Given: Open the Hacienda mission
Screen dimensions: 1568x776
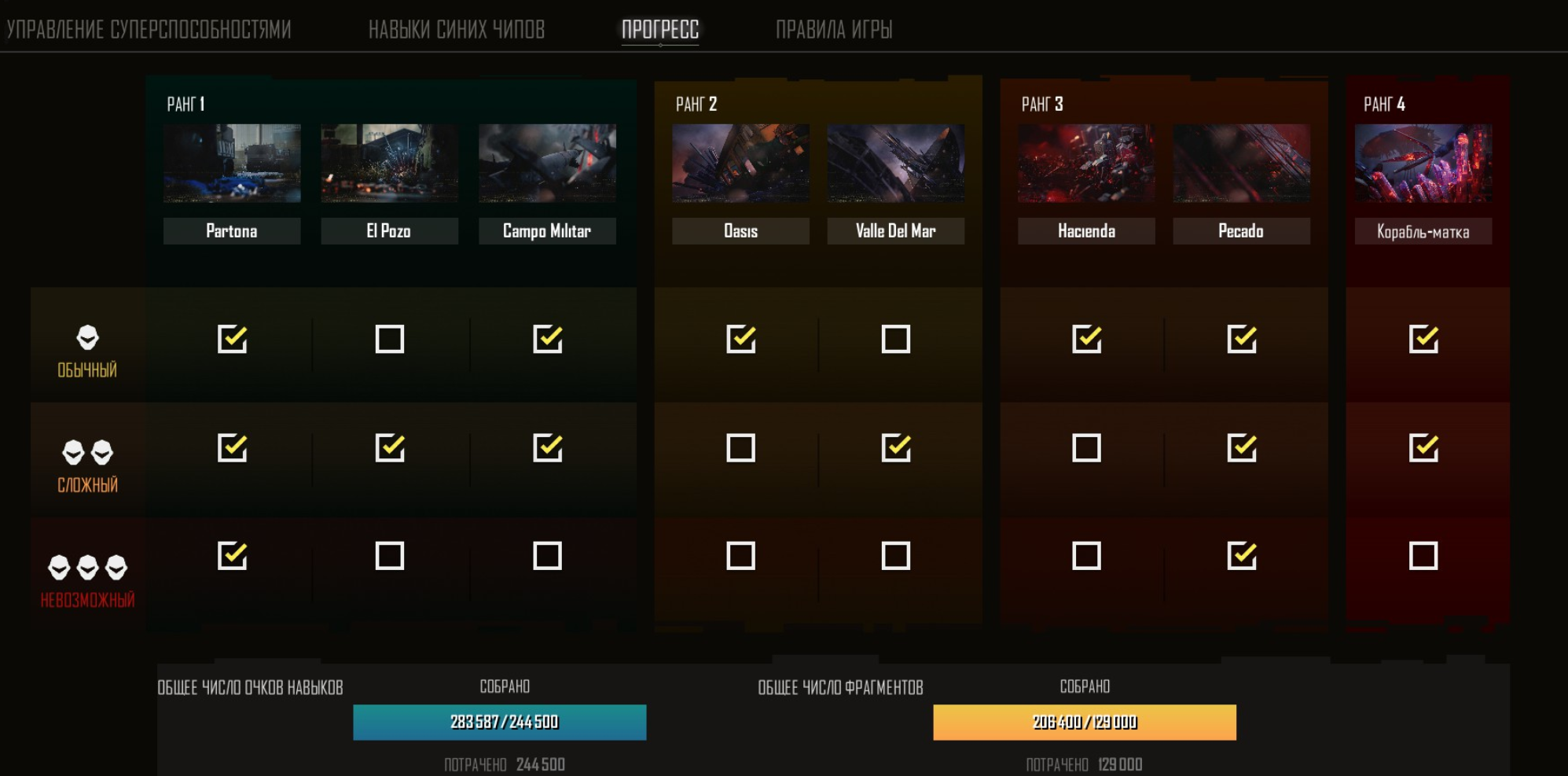Looking at the screenshot, I should point(1086,164).
